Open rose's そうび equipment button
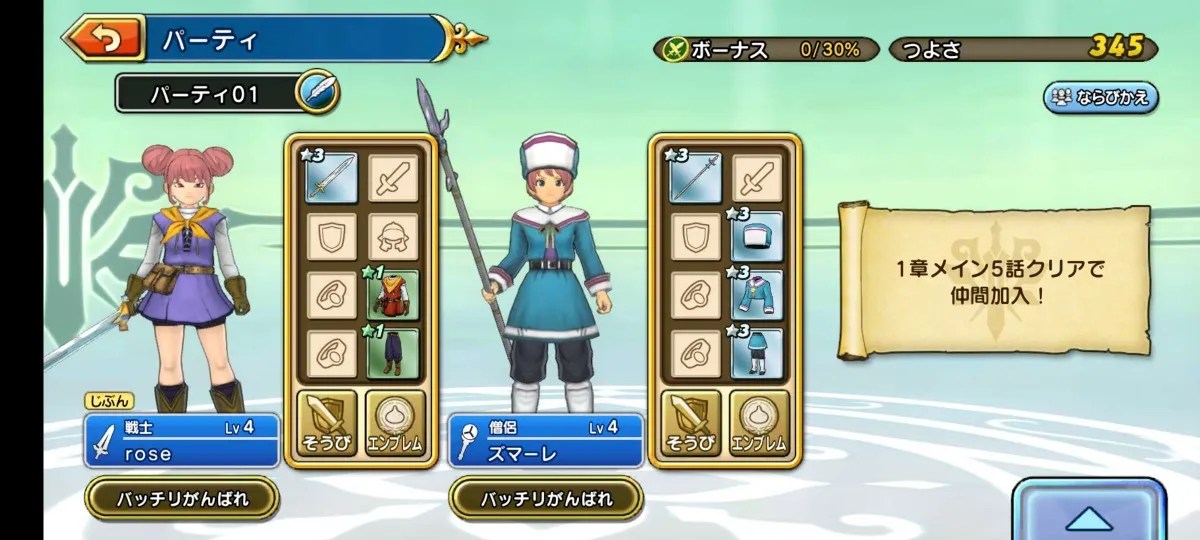Screen dimensions: 1200x540 tap(327, 423)
